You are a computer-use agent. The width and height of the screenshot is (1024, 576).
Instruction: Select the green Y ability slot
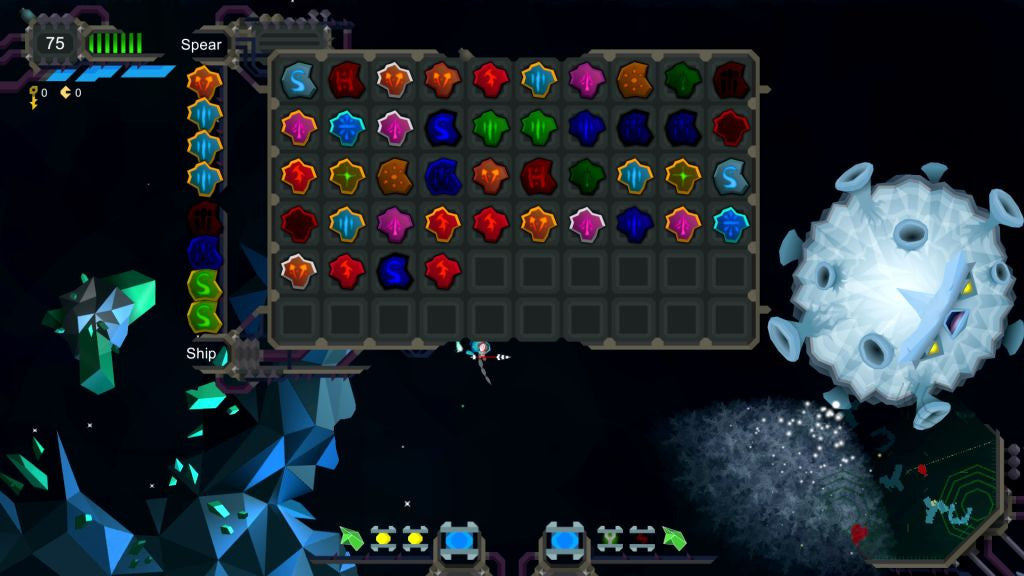(x=610, y=539)
